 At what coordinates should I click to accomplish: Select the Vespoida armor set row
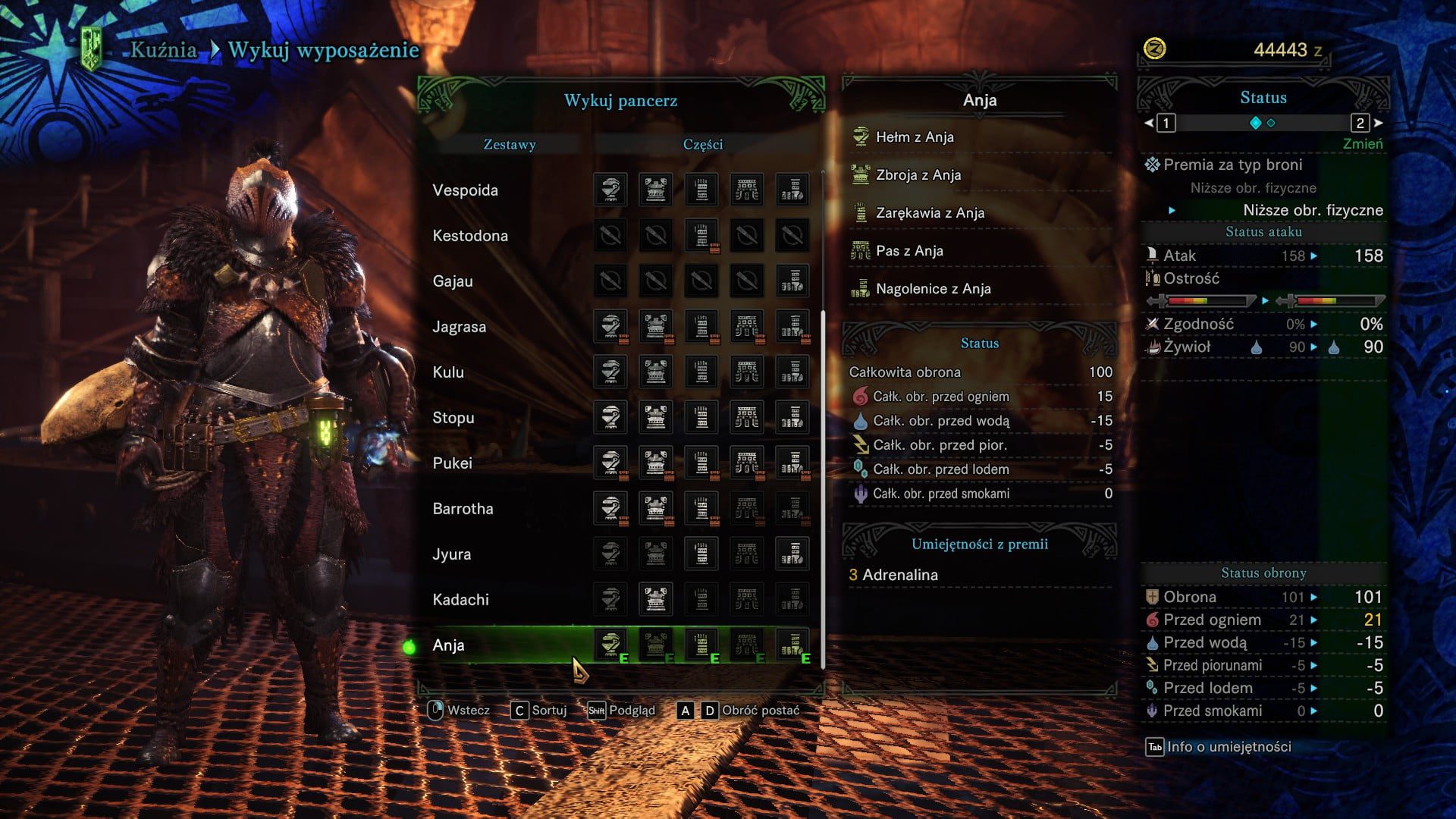click(465, 190)
